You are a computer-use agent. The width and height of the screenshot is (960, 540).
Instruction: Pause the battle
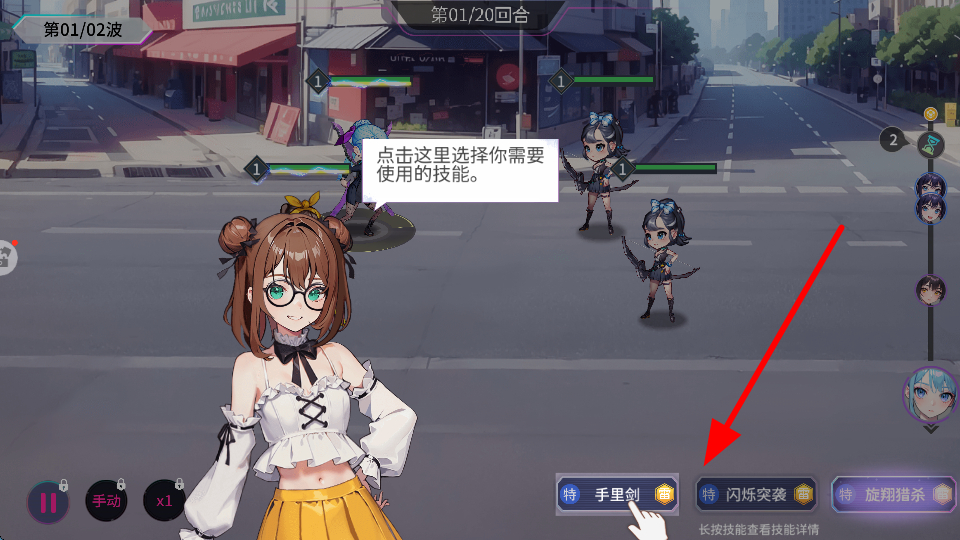pos(47,502)
